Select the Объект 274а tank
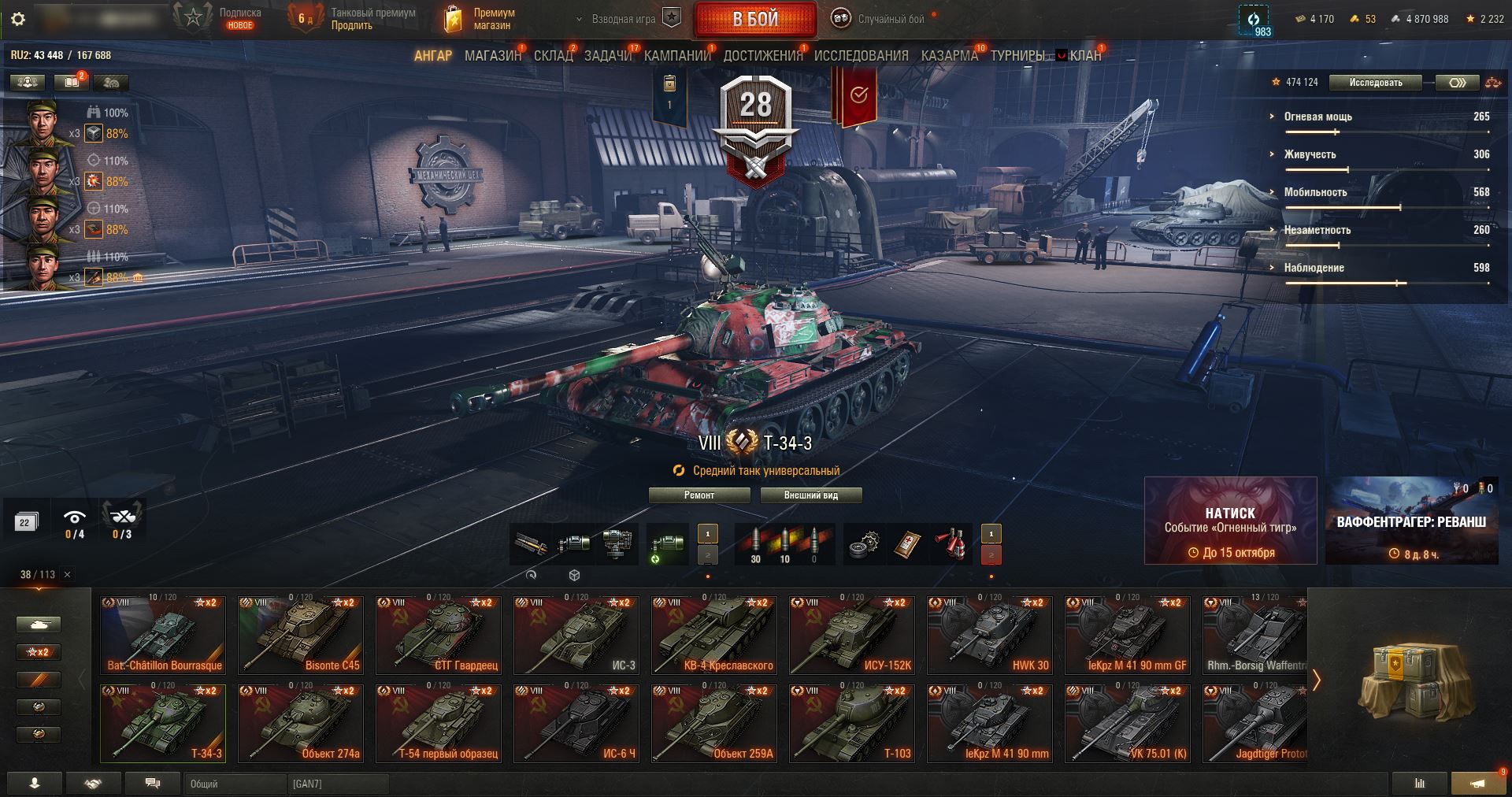 pyautogui.click(x=300, y=723)
